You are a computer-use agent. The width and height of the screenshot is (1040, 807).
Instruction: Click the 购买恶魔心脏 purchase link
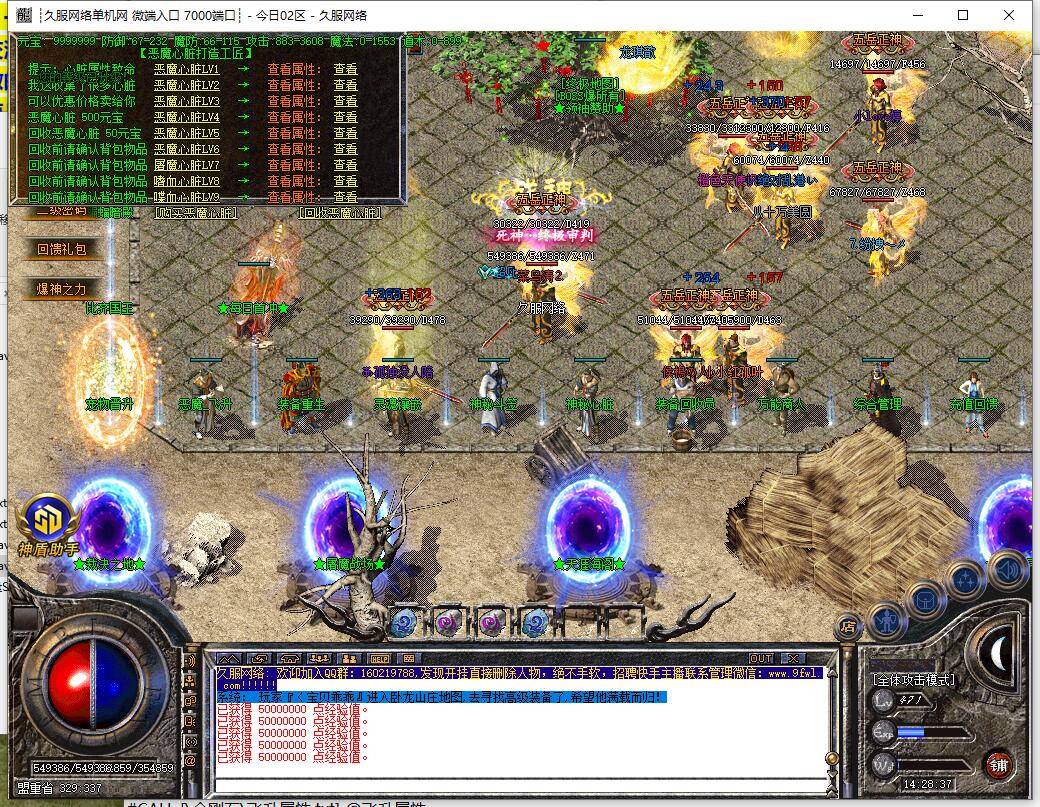tap(197, 212)
